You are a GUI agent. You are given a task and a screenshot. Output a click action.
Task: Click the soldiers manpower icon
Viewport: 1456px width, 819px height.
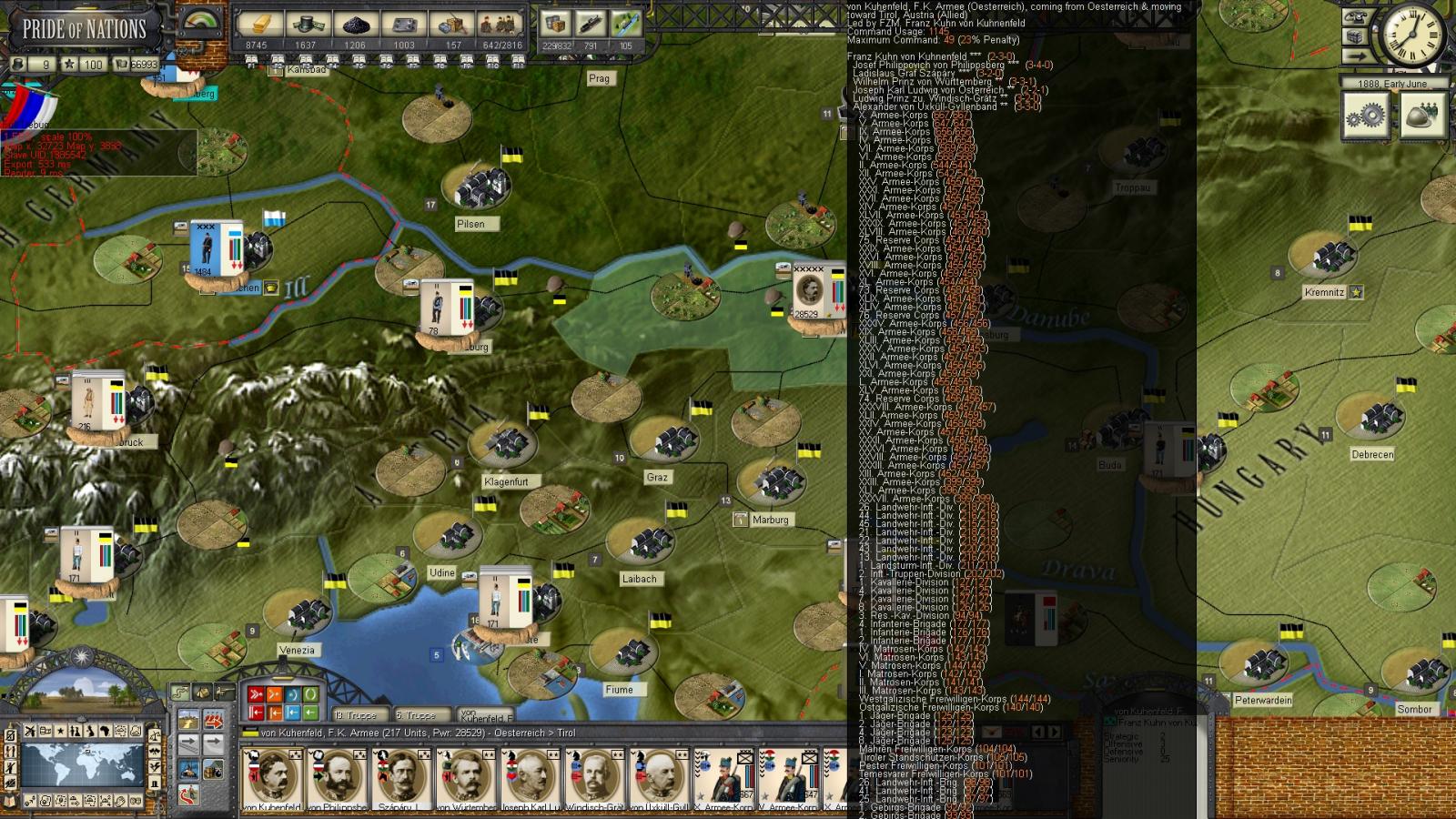pyautogui.click(x=501, y=25)
